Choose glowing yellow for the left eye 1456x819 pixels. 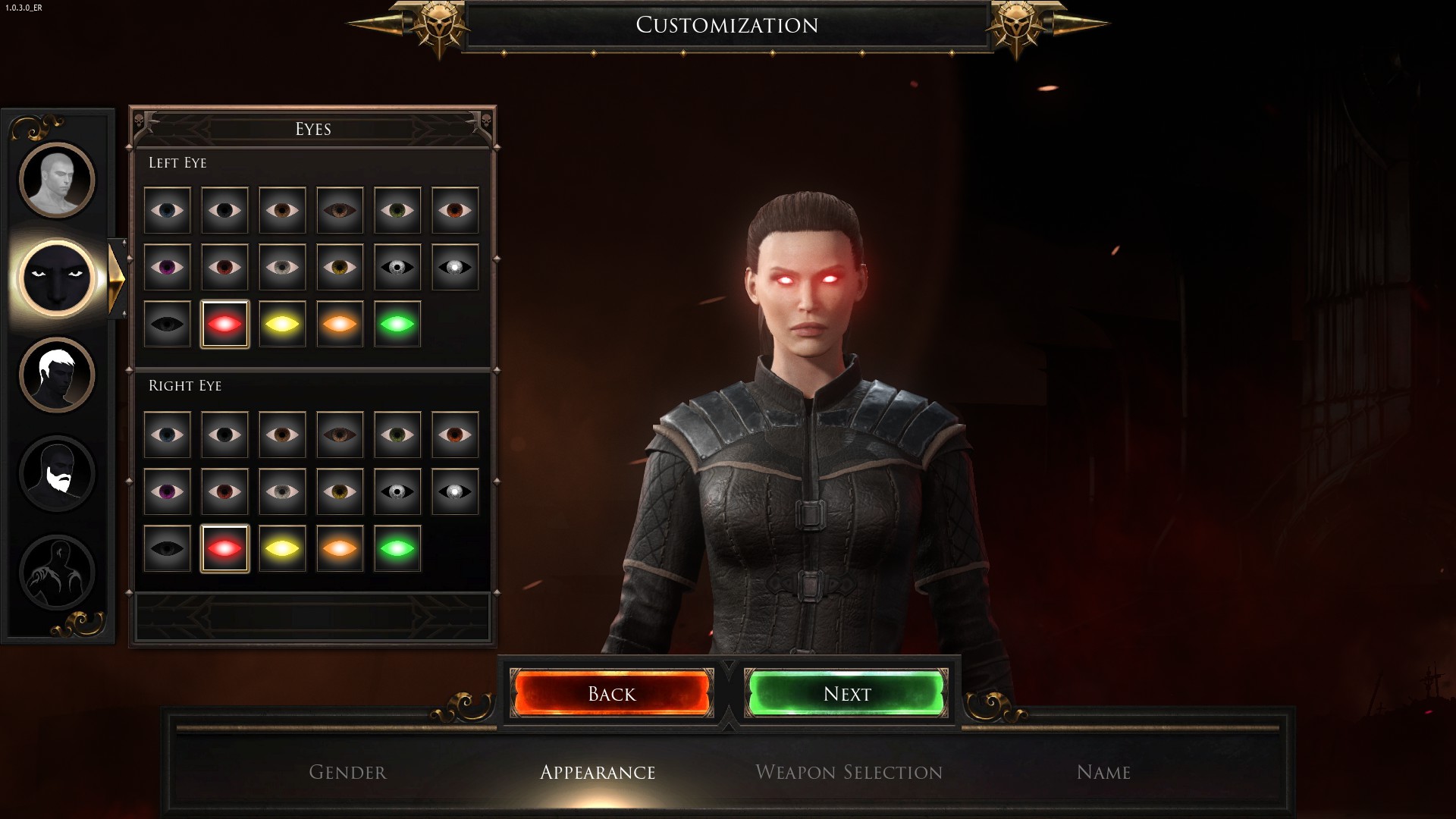click(282, 324)
